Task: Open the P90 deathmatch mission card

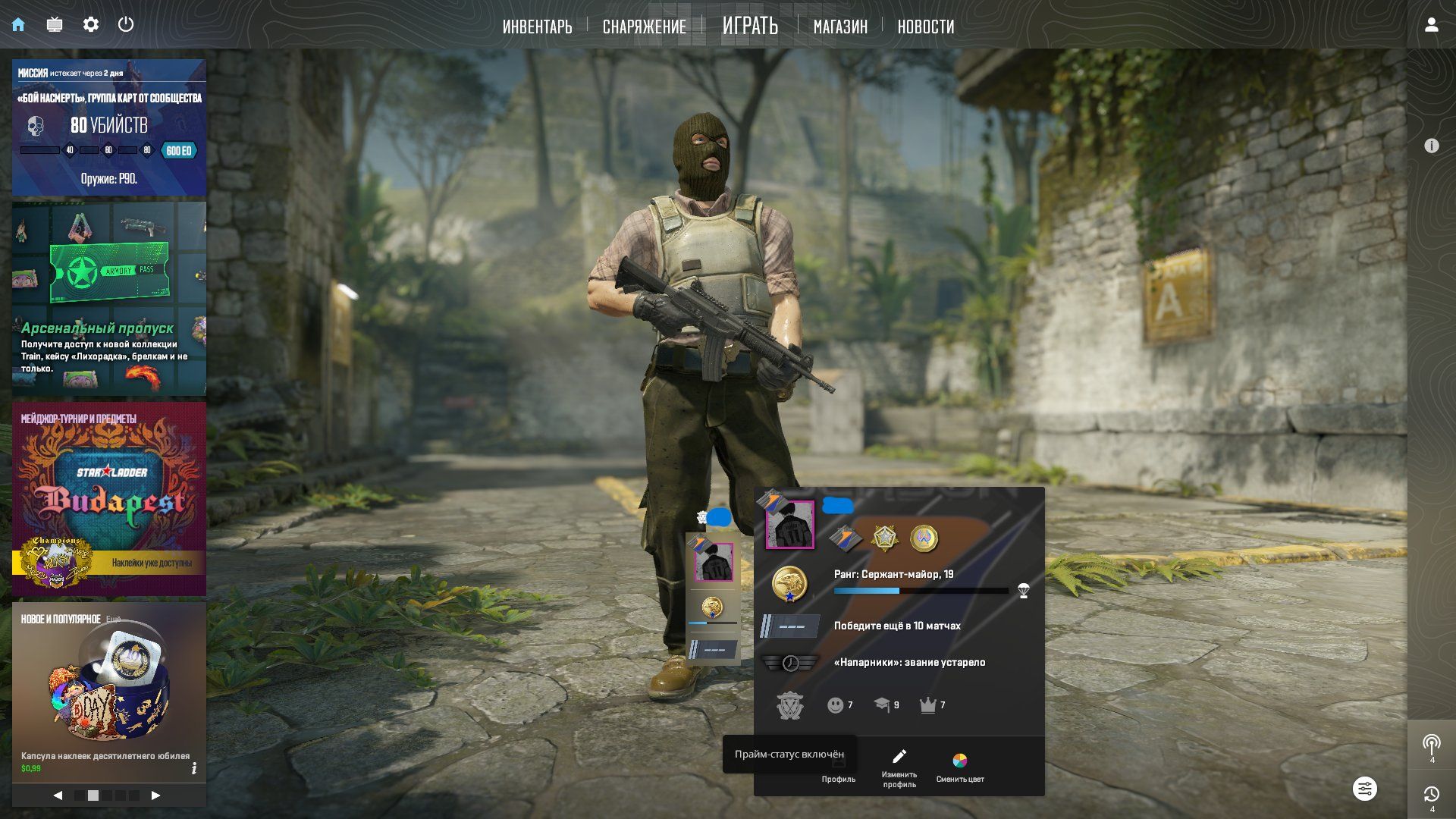Action: [x=109, y=127]
